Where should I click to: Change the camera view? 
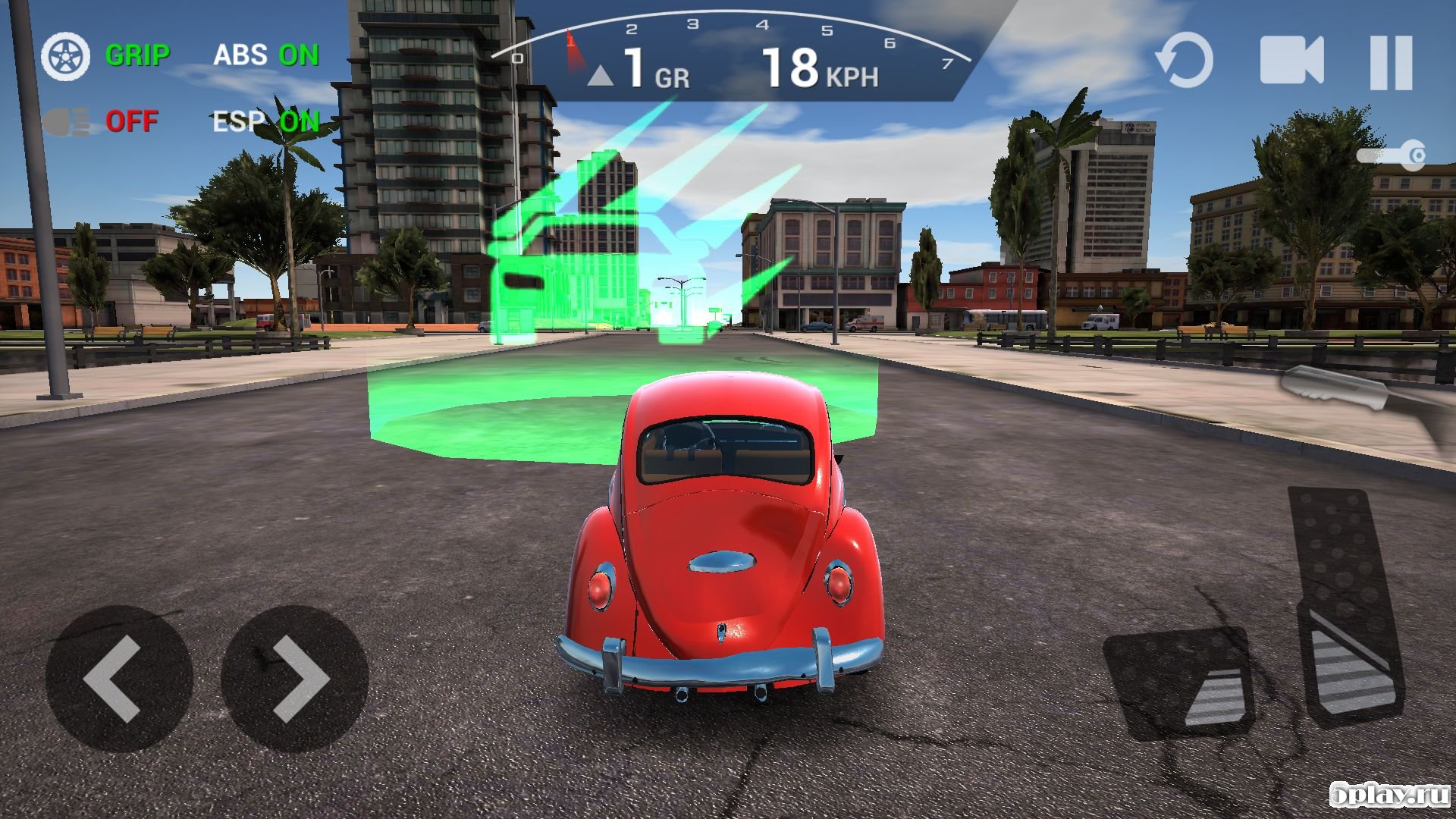tap(1291, 60)
